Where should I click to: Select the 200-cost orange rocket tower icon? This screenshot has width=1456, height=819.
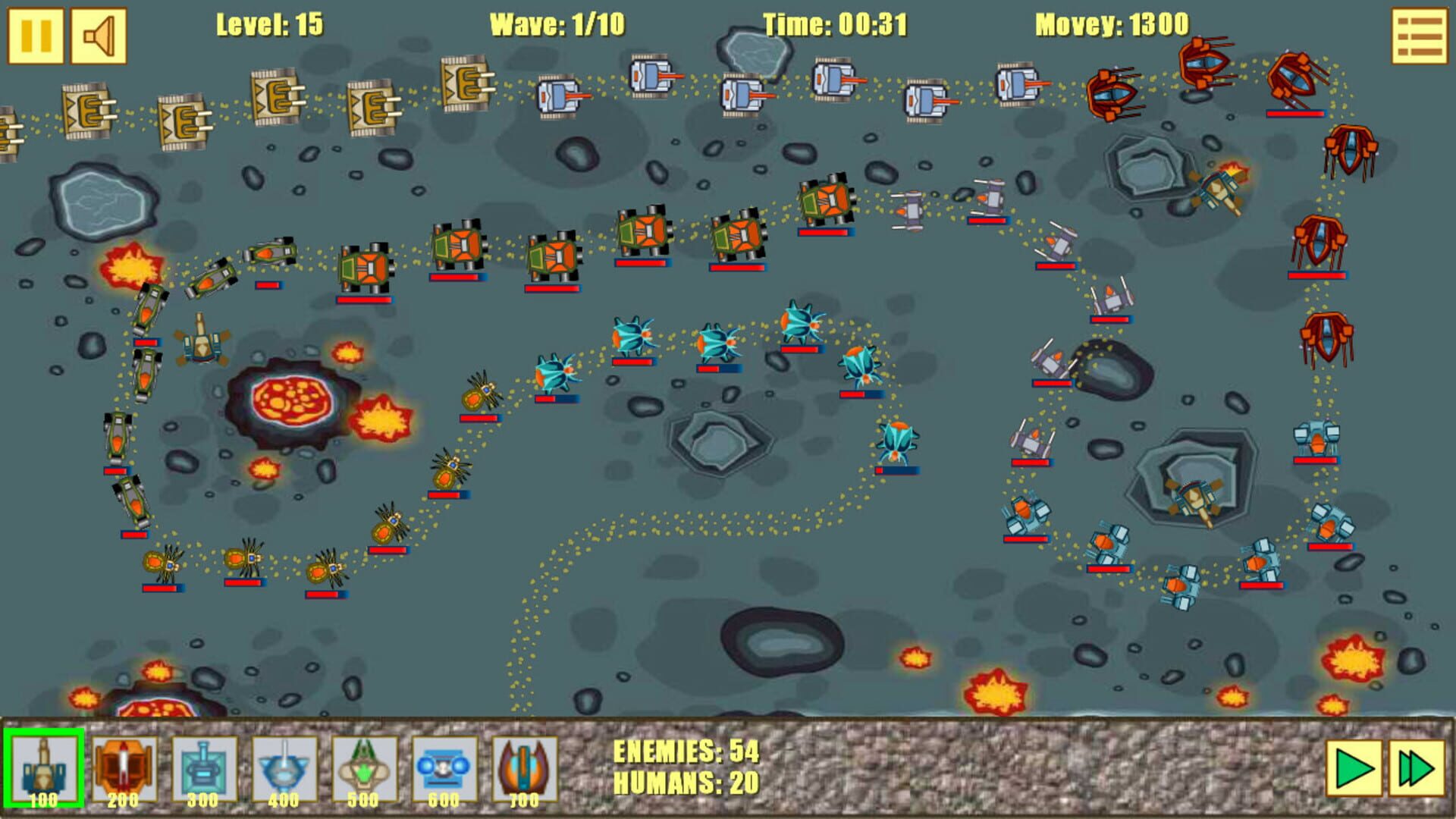[x=124, y=768]
